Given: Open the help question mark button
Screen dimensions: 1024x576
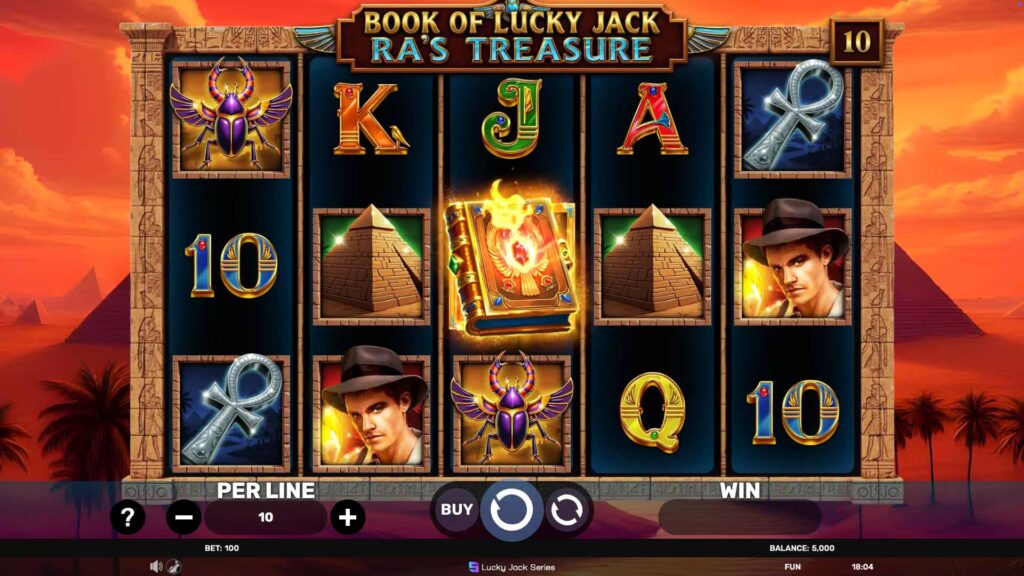Looking at the screenshot, I should click(x=131, y=517).
